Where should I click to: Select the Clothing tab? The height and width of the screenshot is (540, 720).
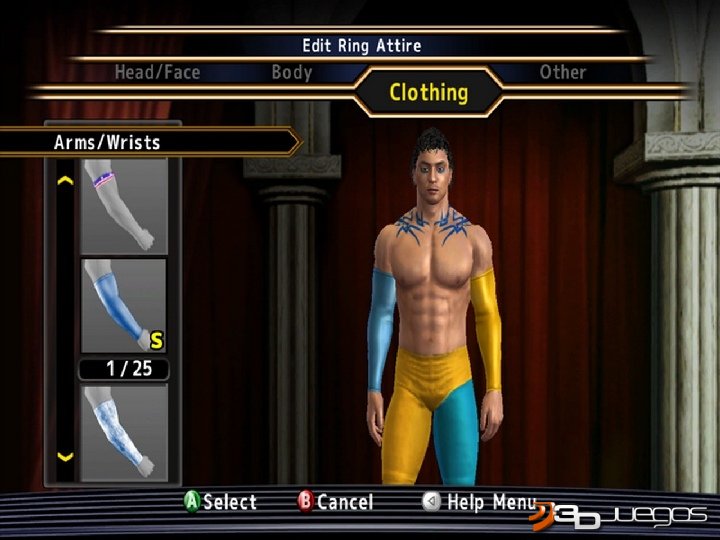point(428,93)
